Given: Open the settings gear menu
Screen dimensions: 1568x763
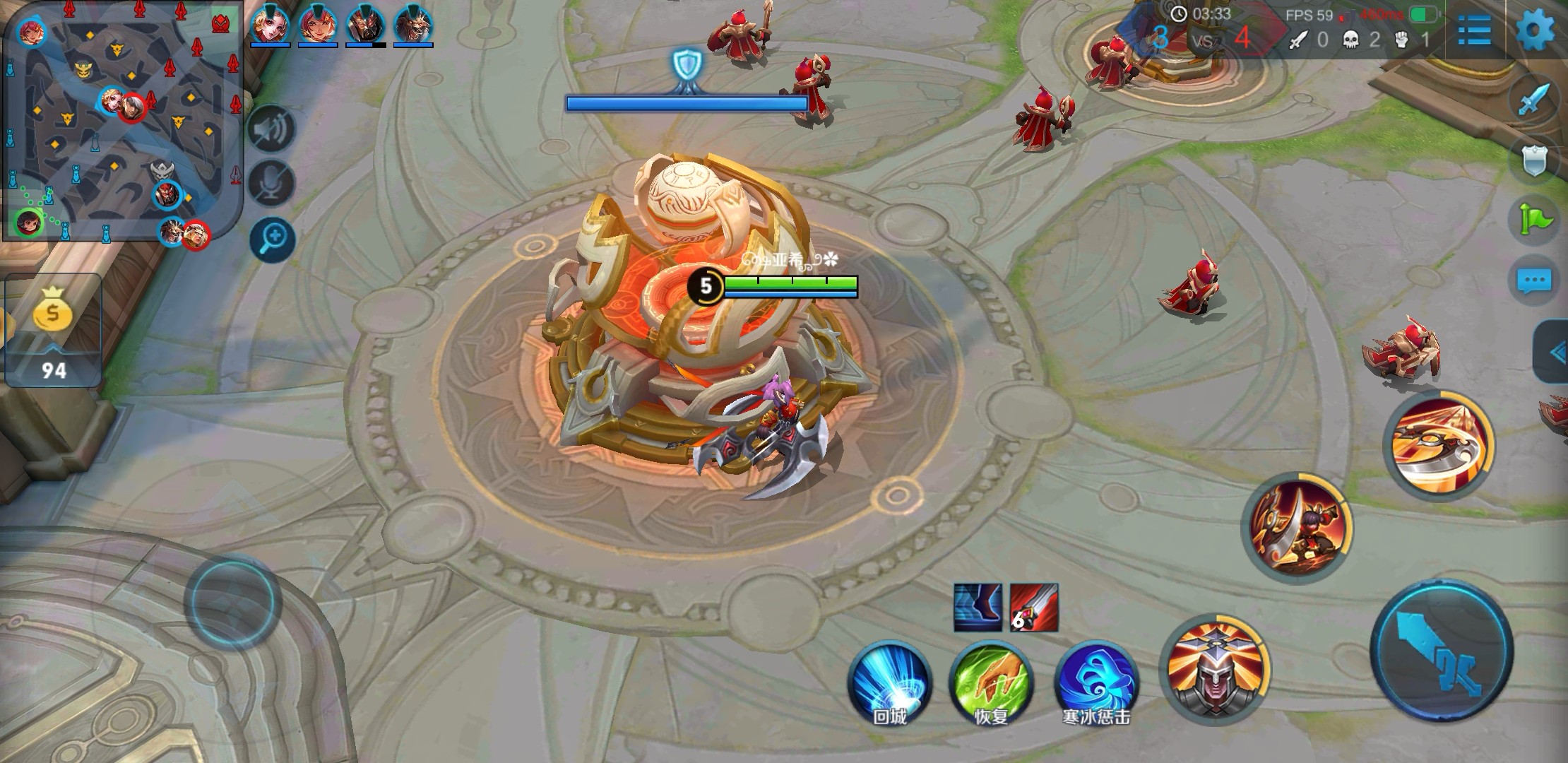Looking at the screenshot, I should pos(1536,30).
